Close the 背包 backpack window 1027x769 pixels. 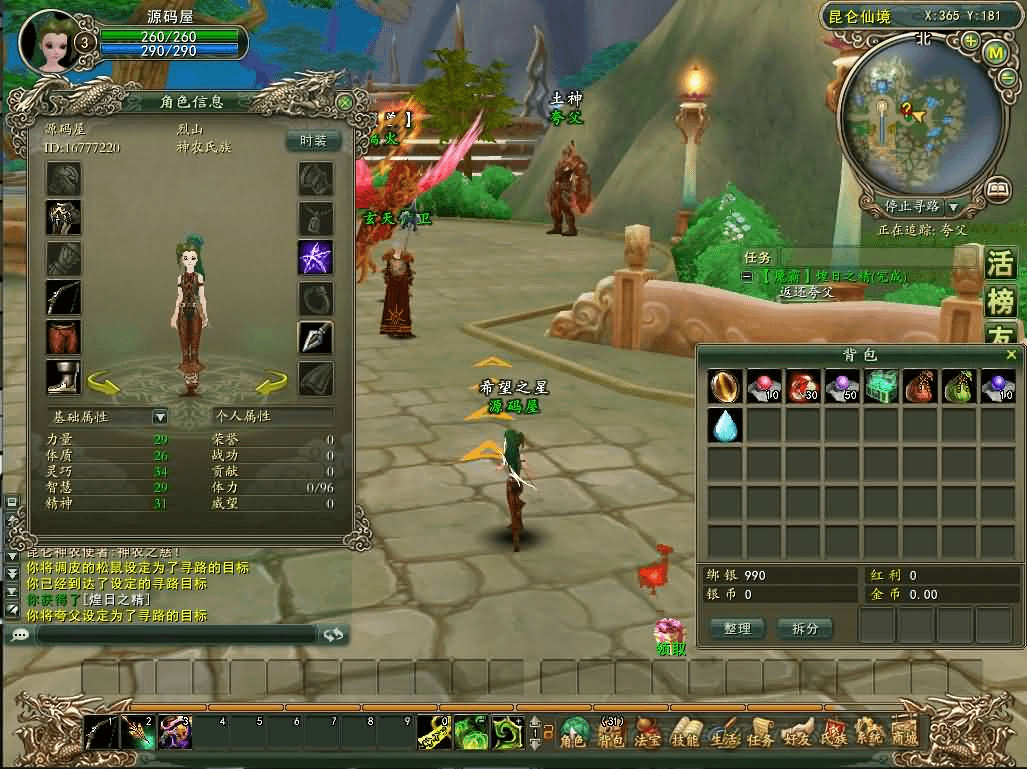click(x=1011, y=355)
